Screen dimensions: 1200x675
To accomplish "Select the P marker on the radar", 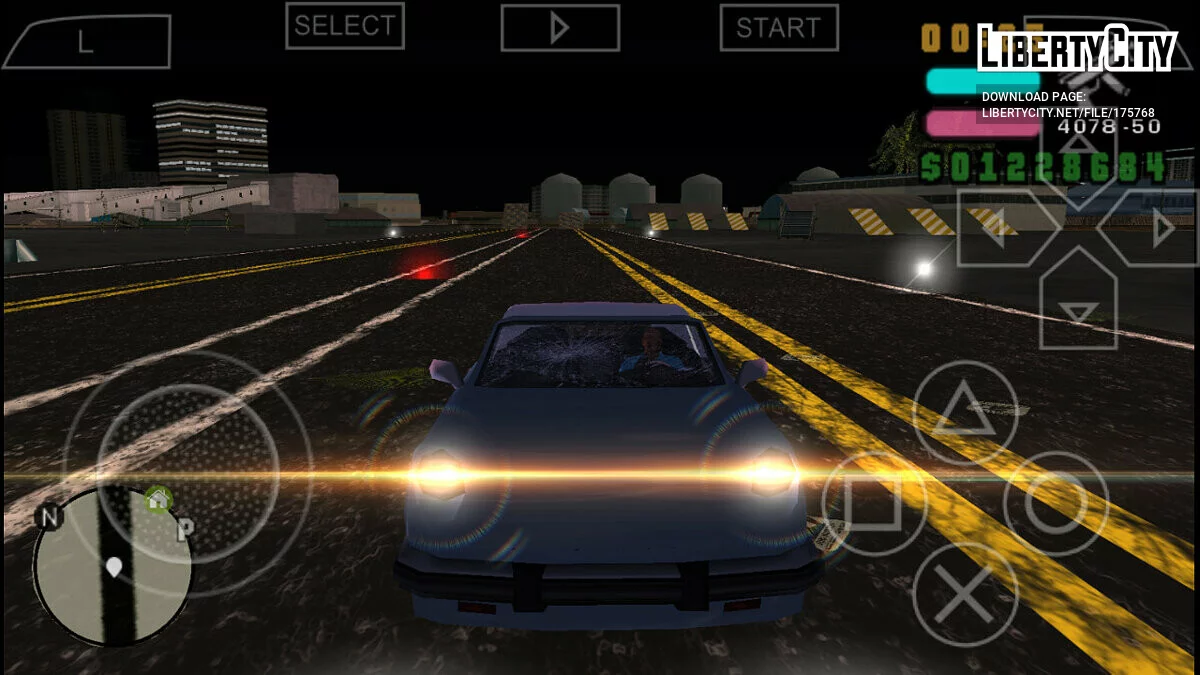I will (x=185, y=531).
